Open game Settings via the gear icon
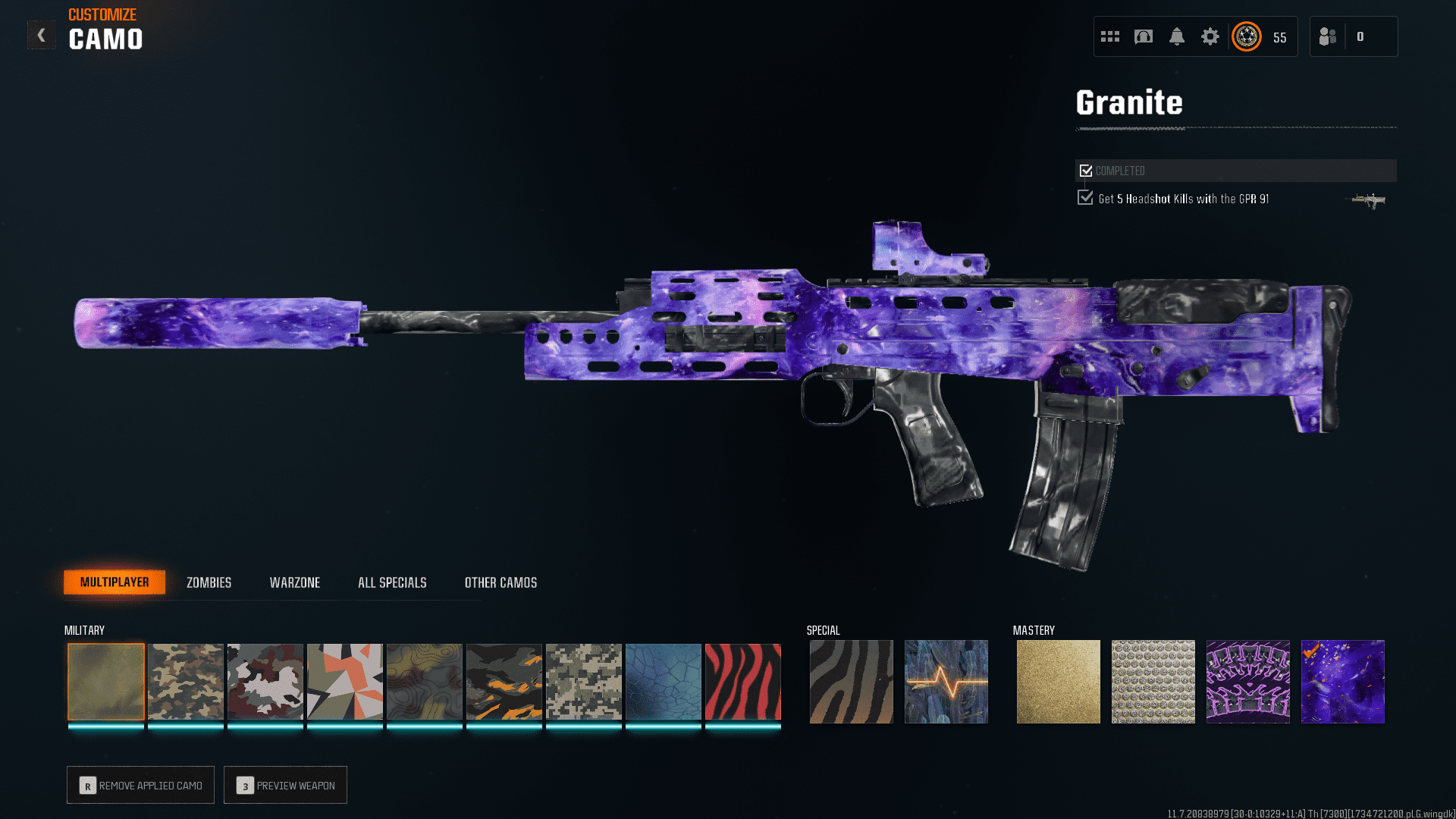This screenshot has width=1456, height=819. [x=1210, y=36]
